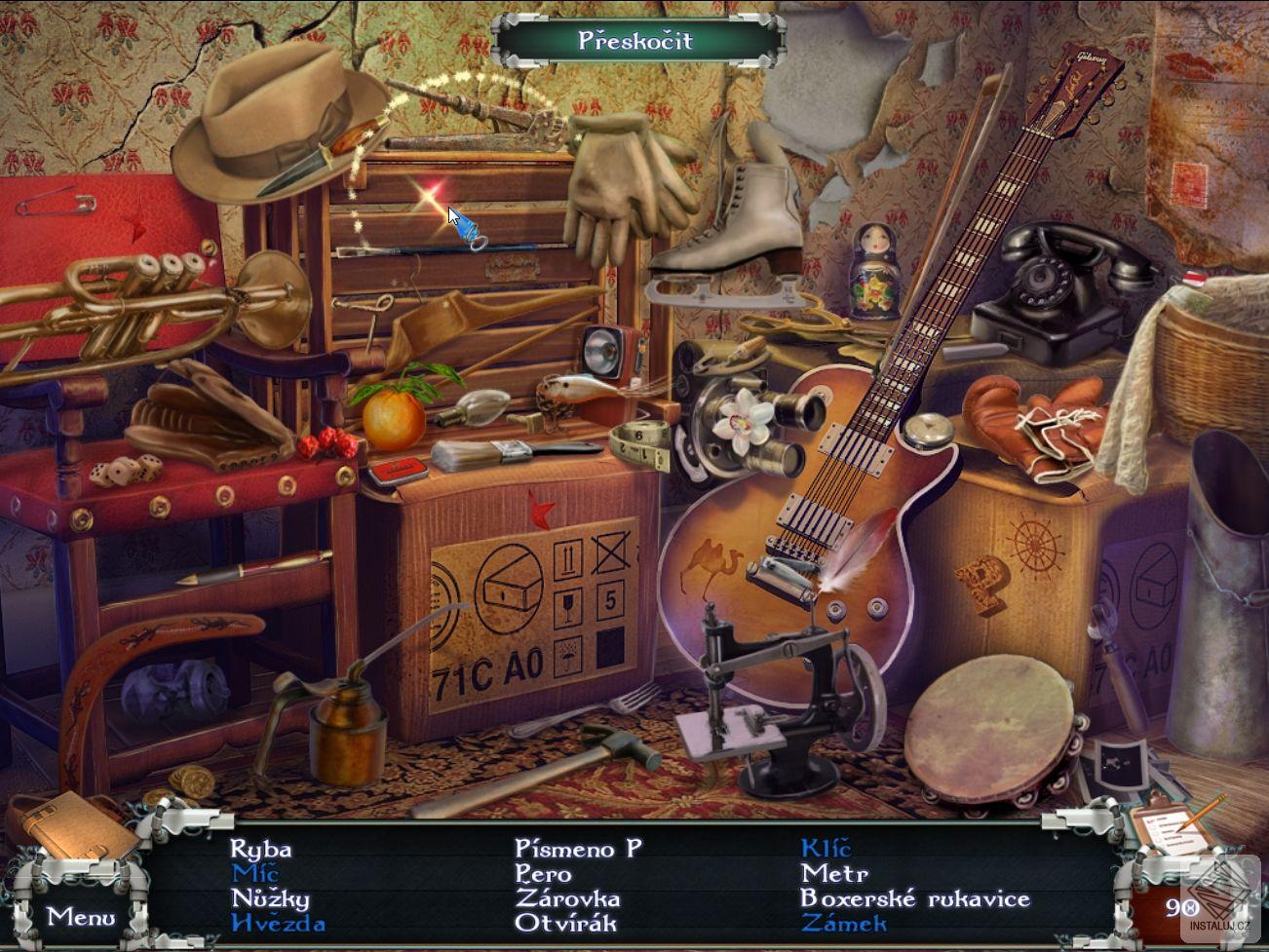Click the Přeskočit skip button
This screenshot has height=952, width=1269.
coord(635,40)
